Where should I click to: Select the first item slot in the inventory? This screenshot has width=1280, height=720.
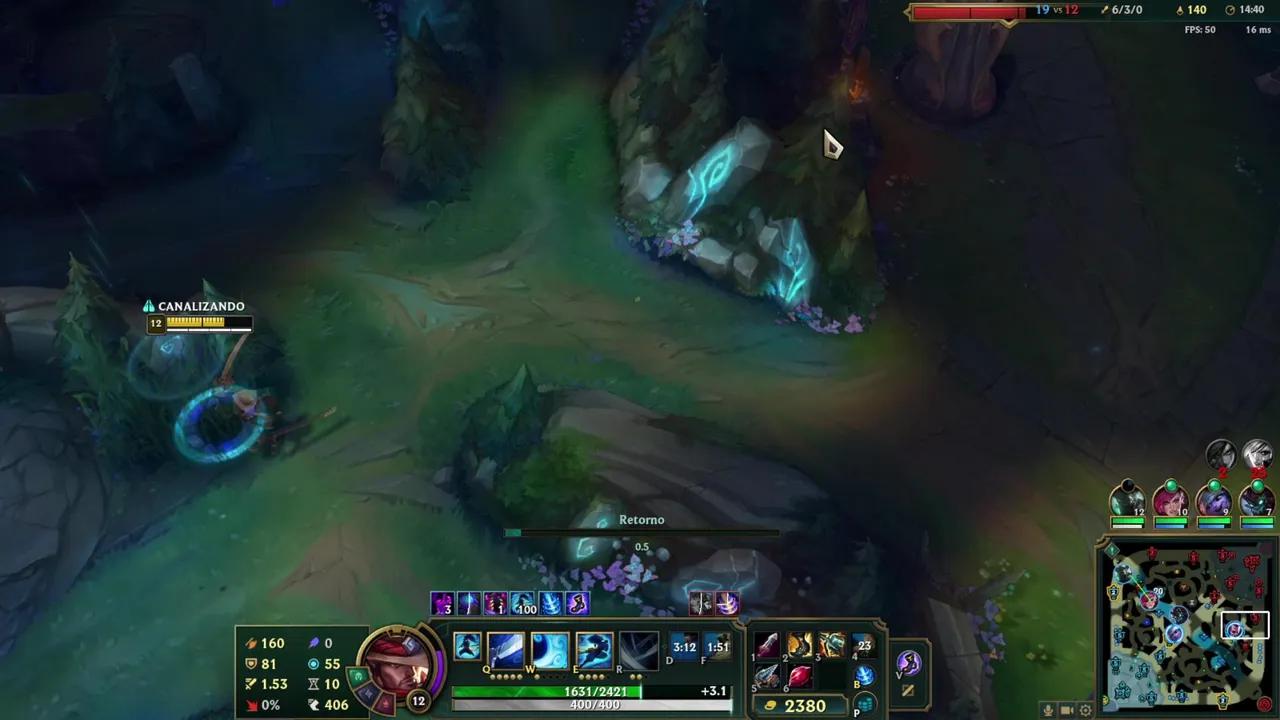tap(766, 645)
